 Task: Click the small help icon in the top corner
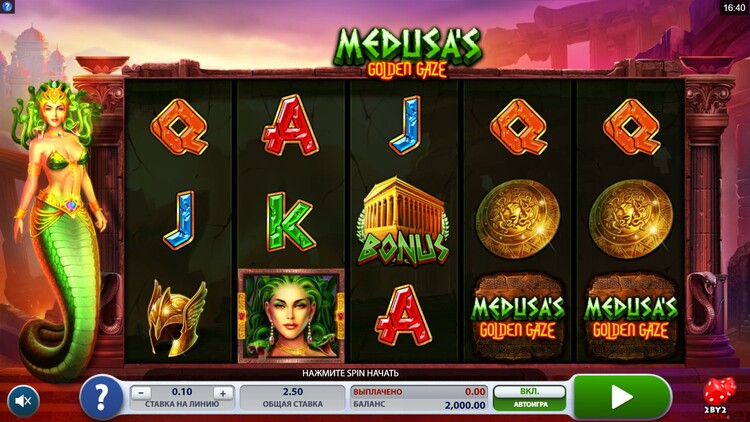[x=8, y=7]
